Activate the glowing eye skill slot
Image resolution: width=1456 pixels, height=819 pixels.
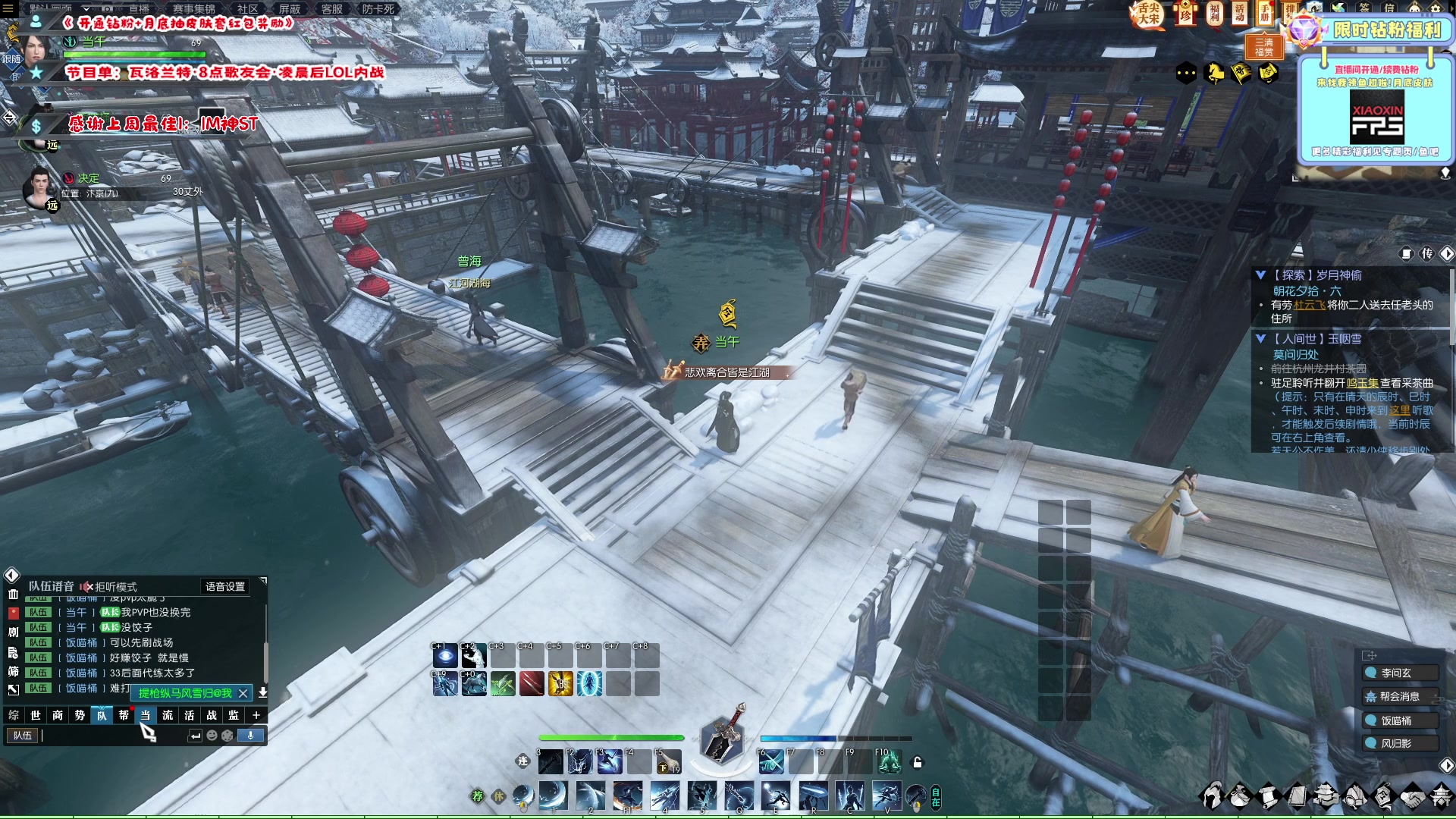coord(445,656)
